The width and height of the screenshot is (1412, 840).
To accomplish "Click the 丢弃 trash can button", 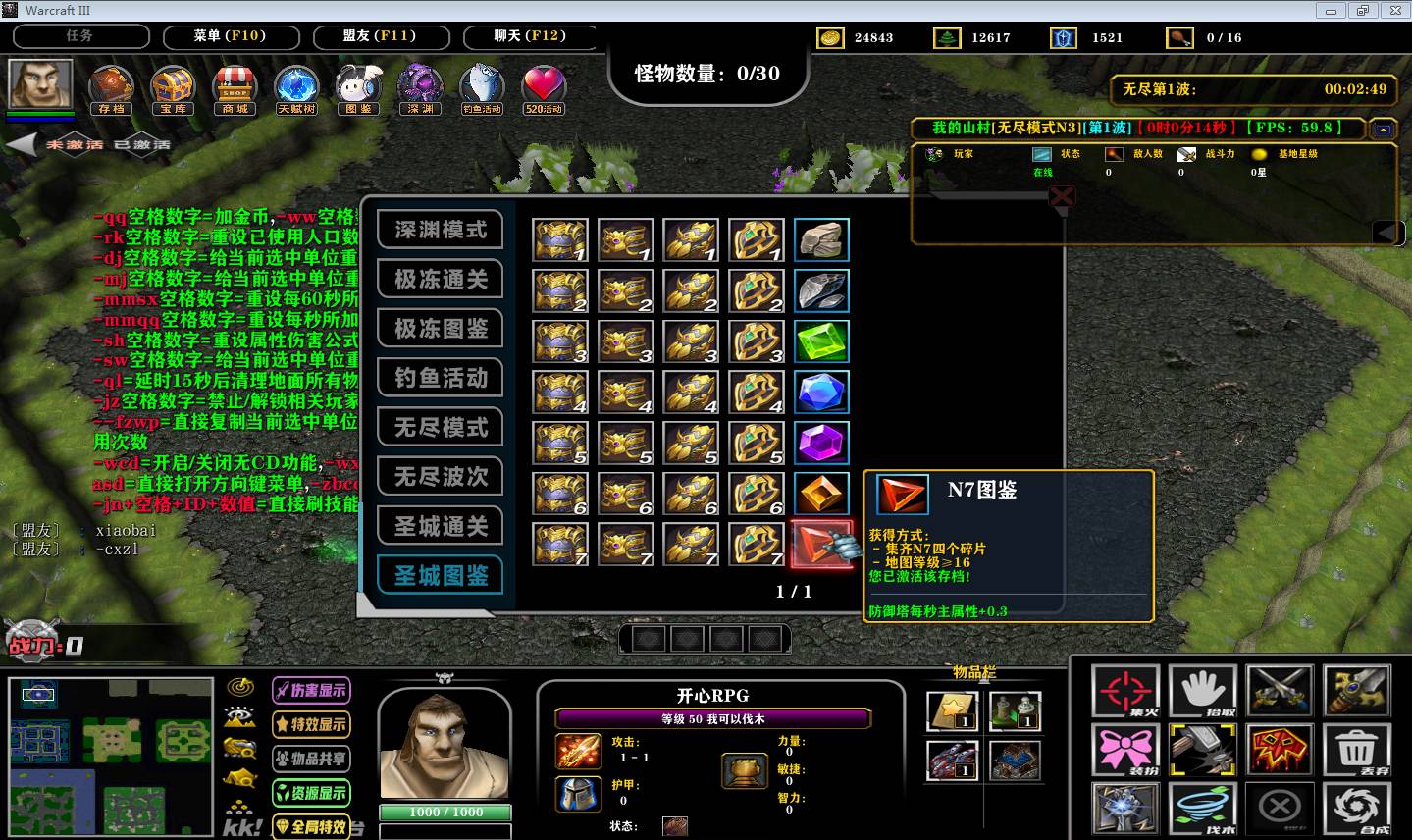I will 1356,748.
